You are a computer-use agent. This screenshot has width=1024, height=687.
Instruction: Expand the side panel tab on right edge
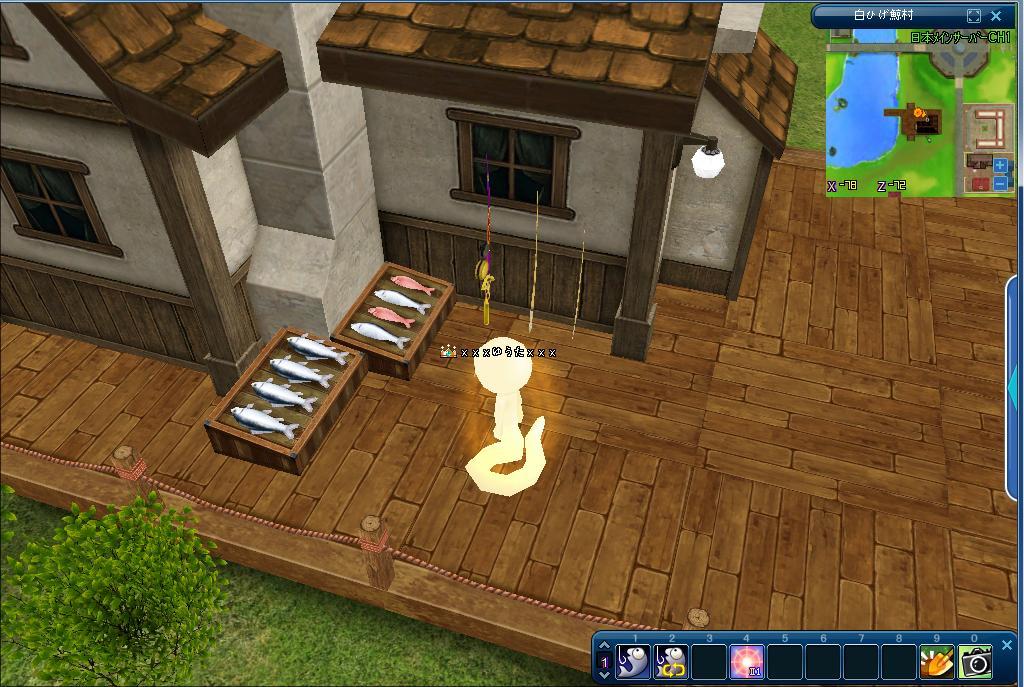pyautogui.click(x=1016, y=380)
